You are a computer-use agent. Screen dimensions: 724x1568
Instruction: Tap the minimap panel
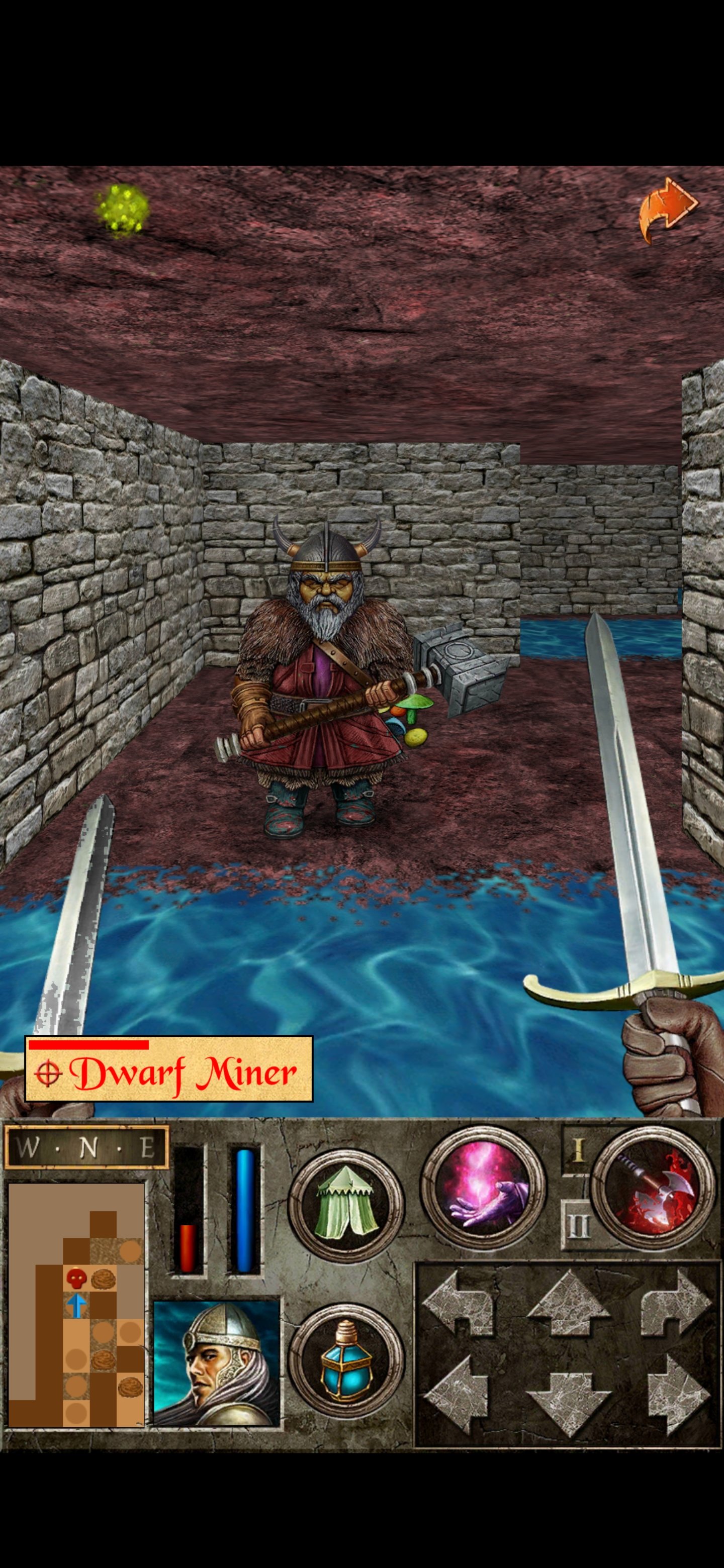point(76,1309)
